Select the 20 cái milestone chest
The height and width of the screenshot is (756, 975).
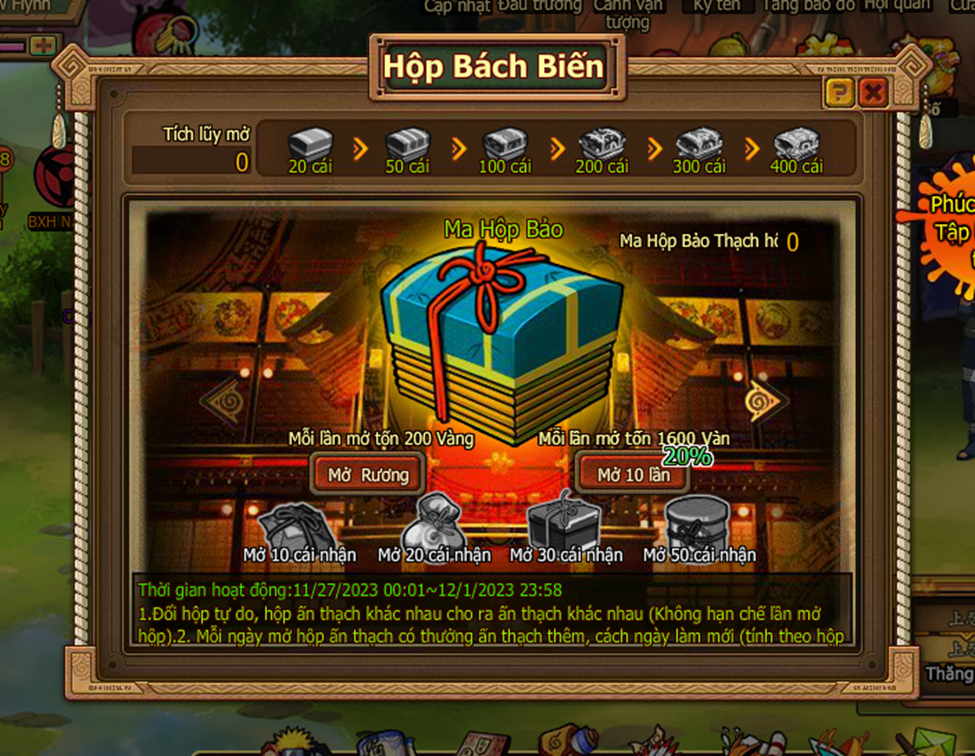click(x=310, y=145)
